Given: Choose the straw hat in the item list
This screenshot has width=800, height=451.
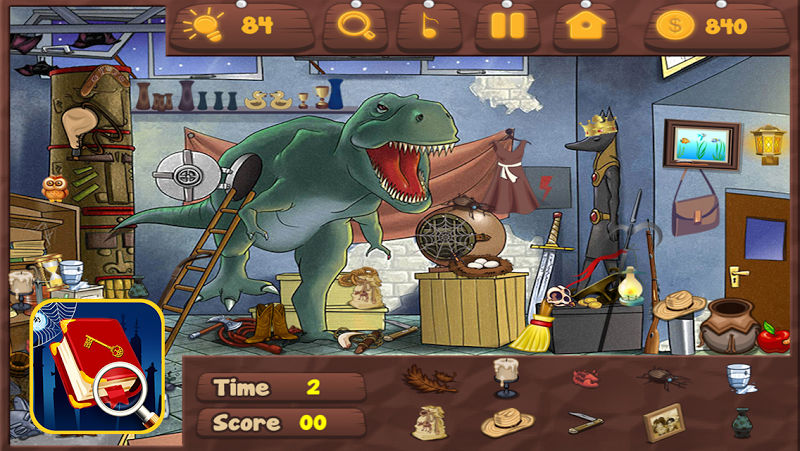Looking at the screenshot, I should pos(506,422).
